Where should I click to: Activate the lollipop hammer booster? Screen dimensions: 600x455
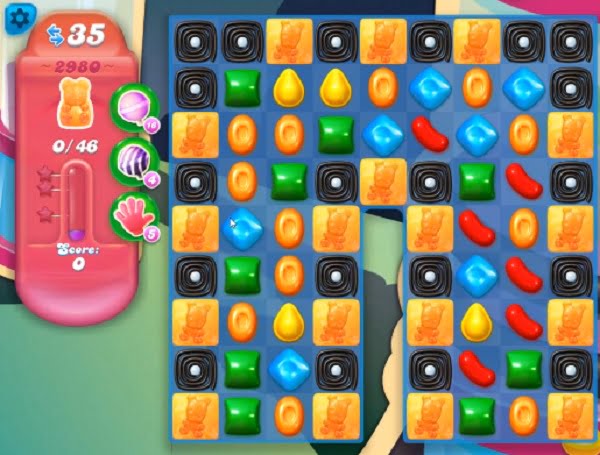(x=131, y=105)
